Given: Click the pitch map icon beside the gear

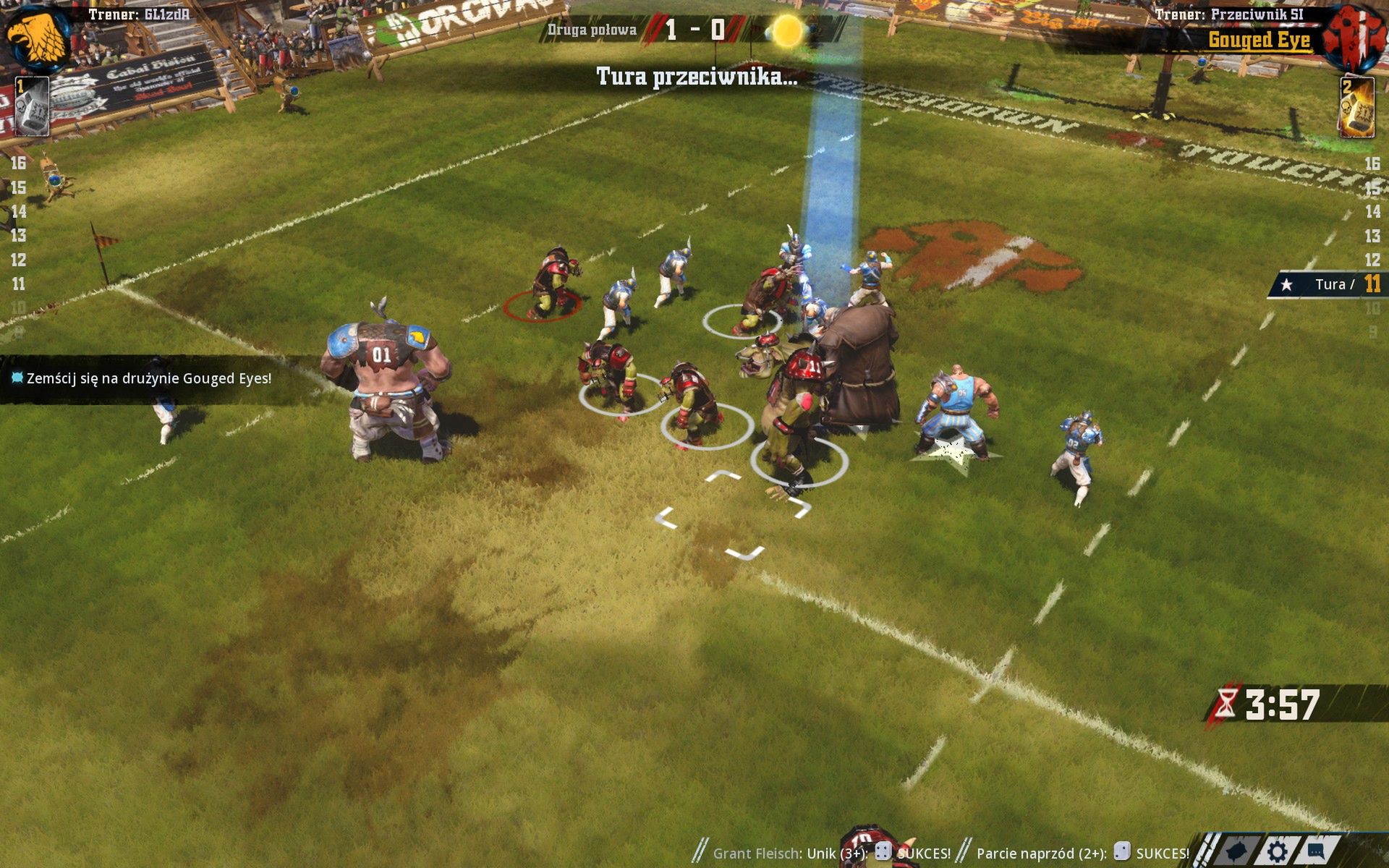Looking at the screenshot, I should click(1236, 851).
